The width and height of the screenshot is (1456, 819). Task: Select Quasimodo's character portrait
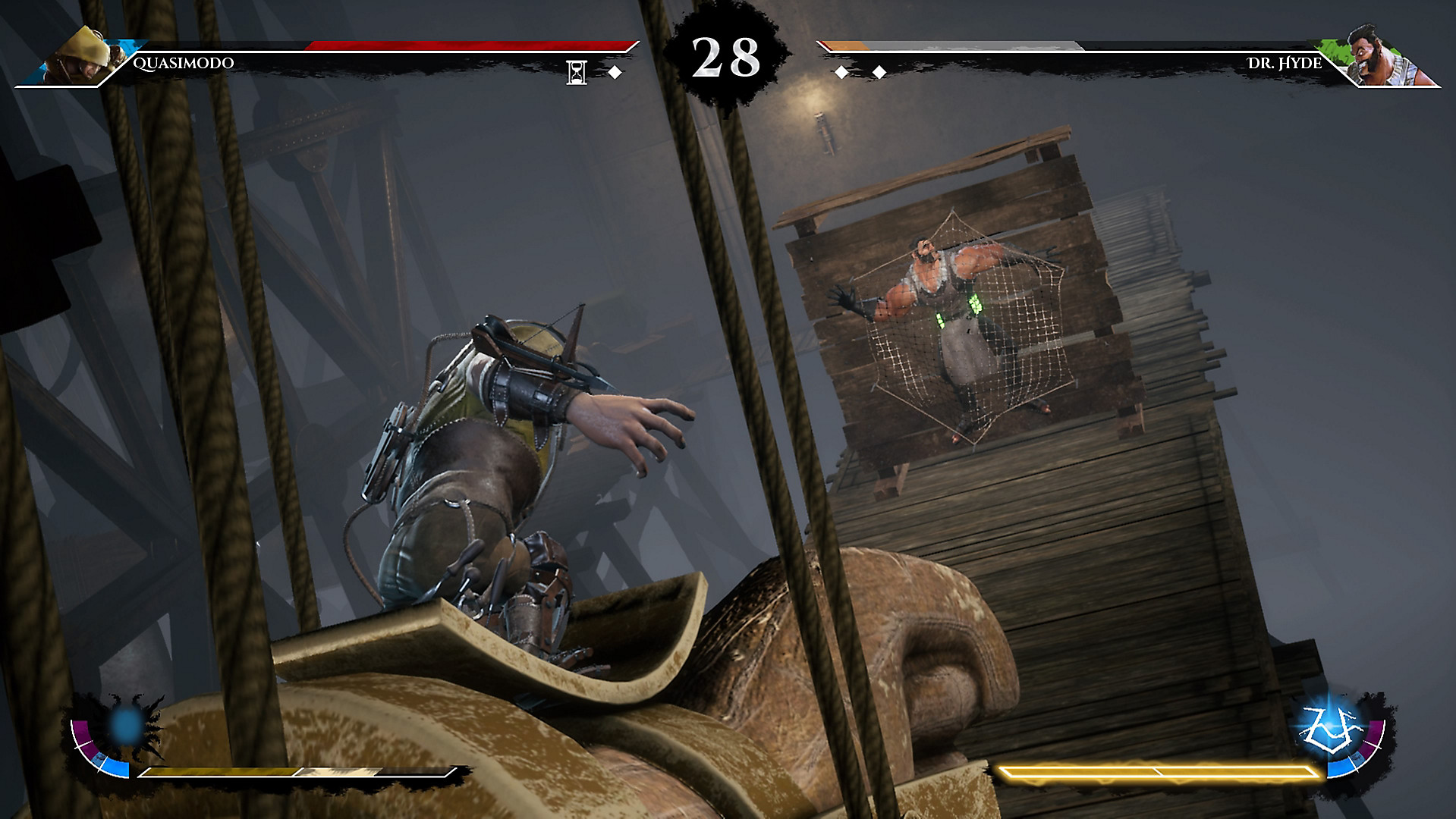(x=83, y=53)
